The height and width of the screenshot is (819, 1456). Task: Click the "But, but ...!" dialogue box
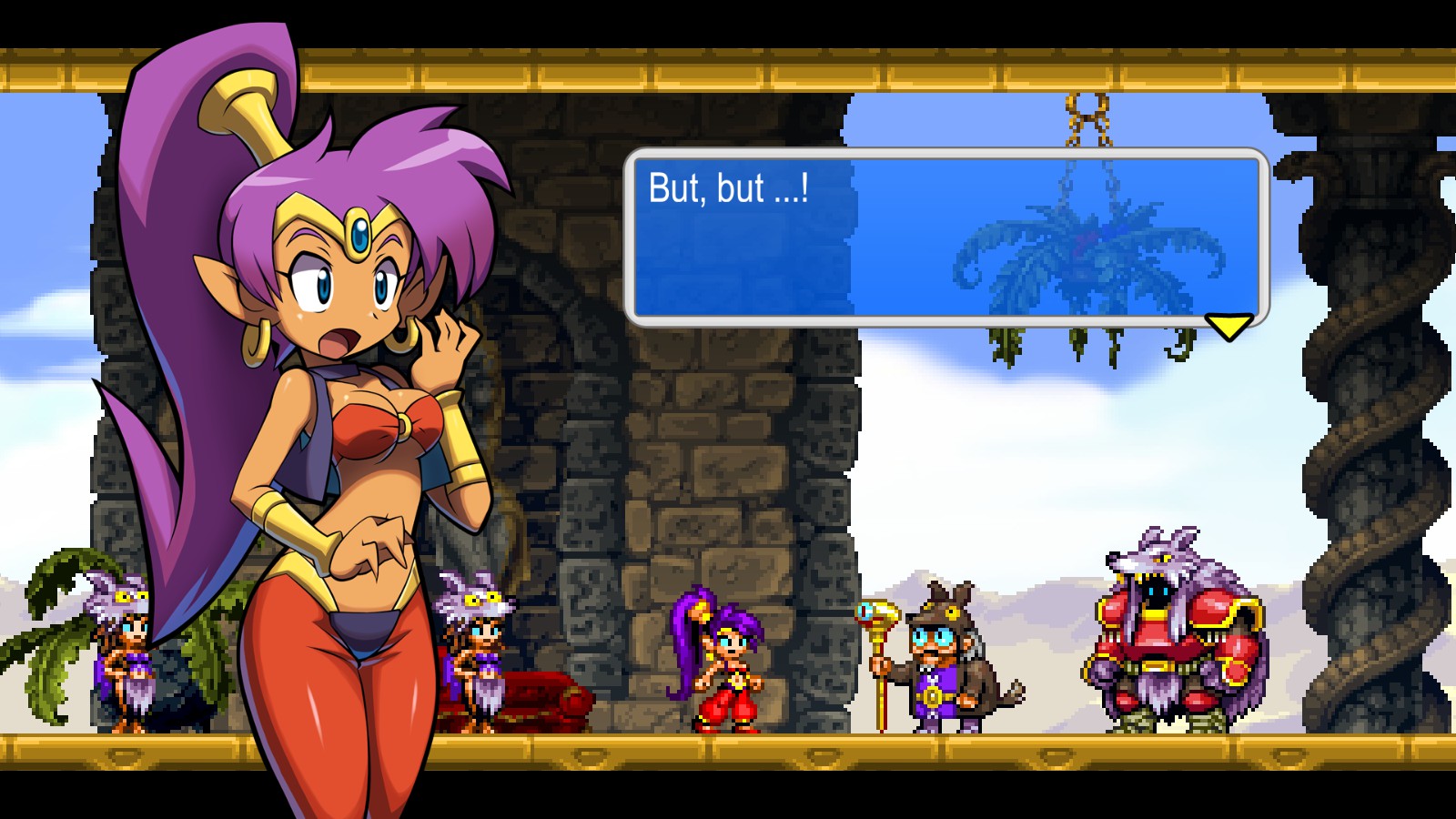point(945,237)
